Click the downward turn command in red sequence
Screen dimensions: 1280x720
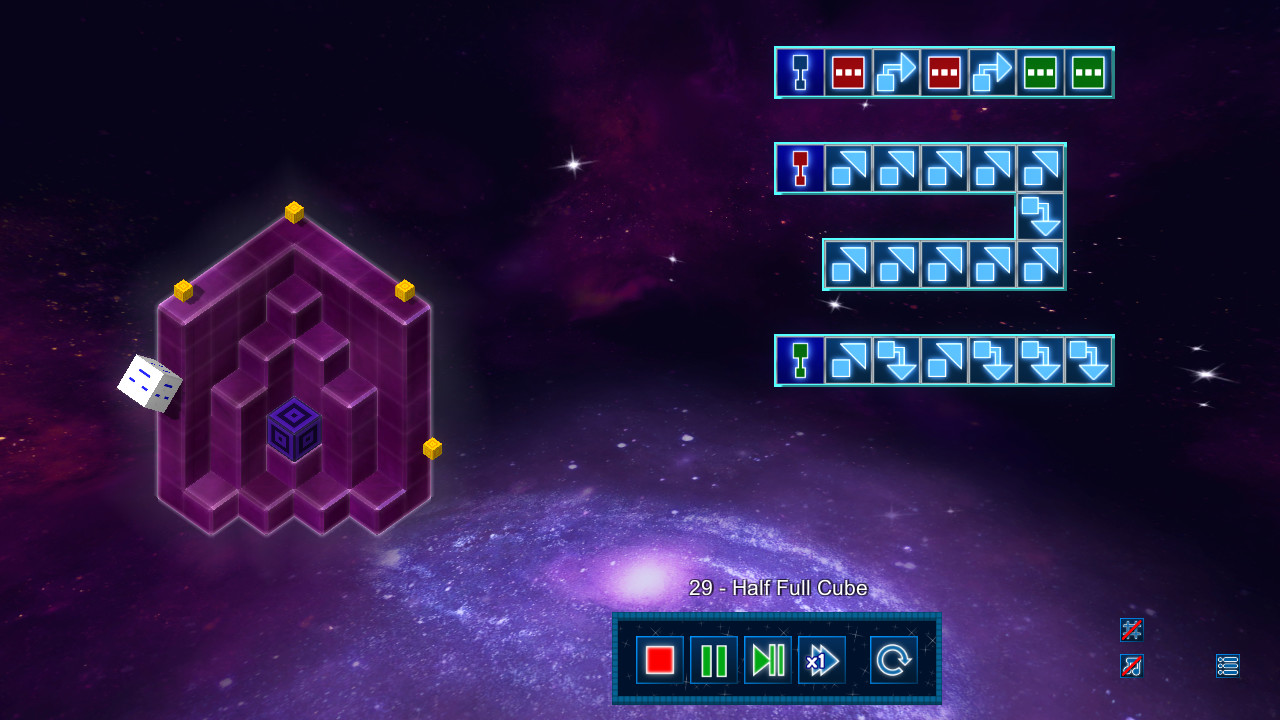(x=1041, y=217)
